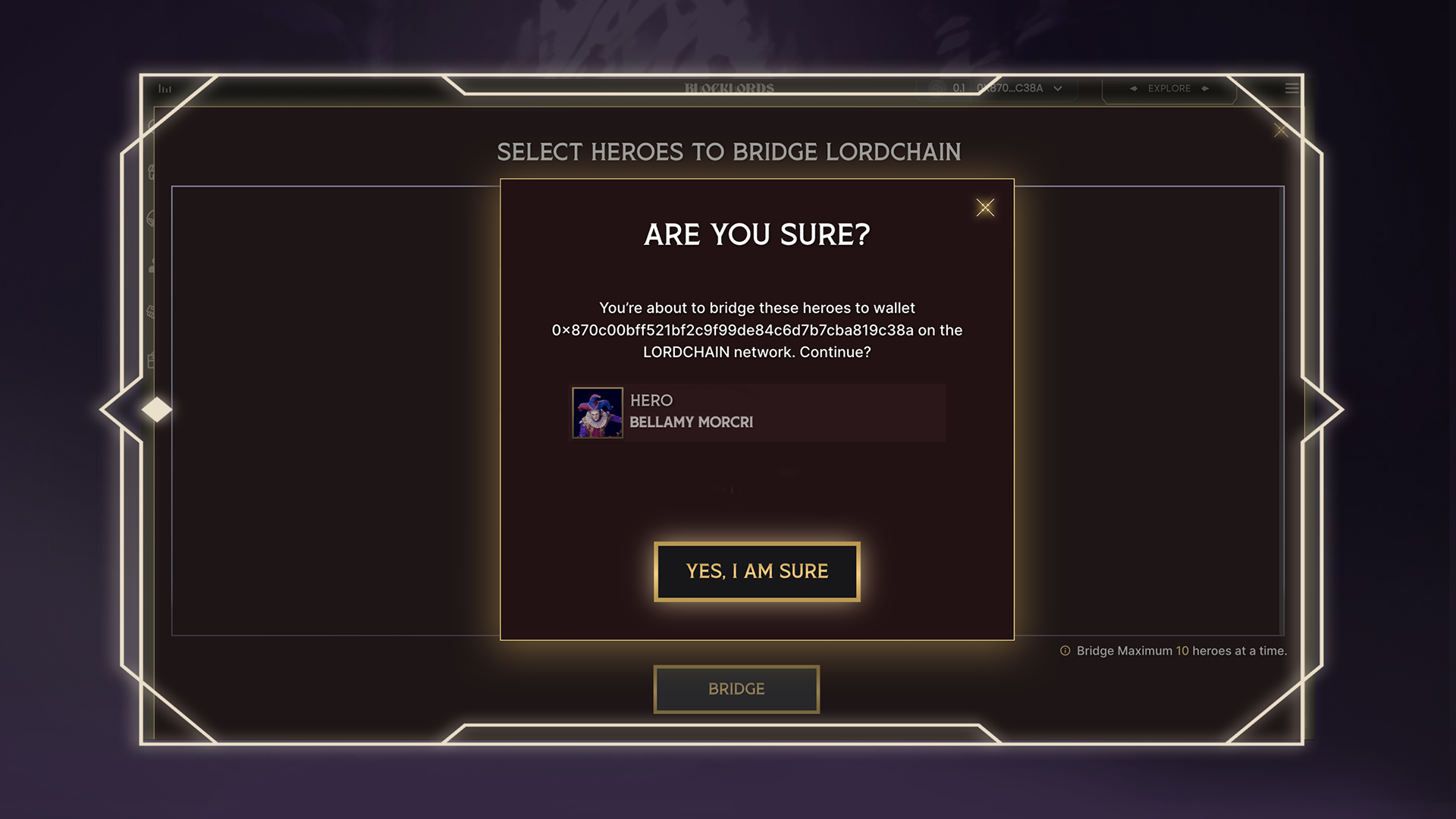
Task: Click the Bridge button
Action: pos(736,689)
